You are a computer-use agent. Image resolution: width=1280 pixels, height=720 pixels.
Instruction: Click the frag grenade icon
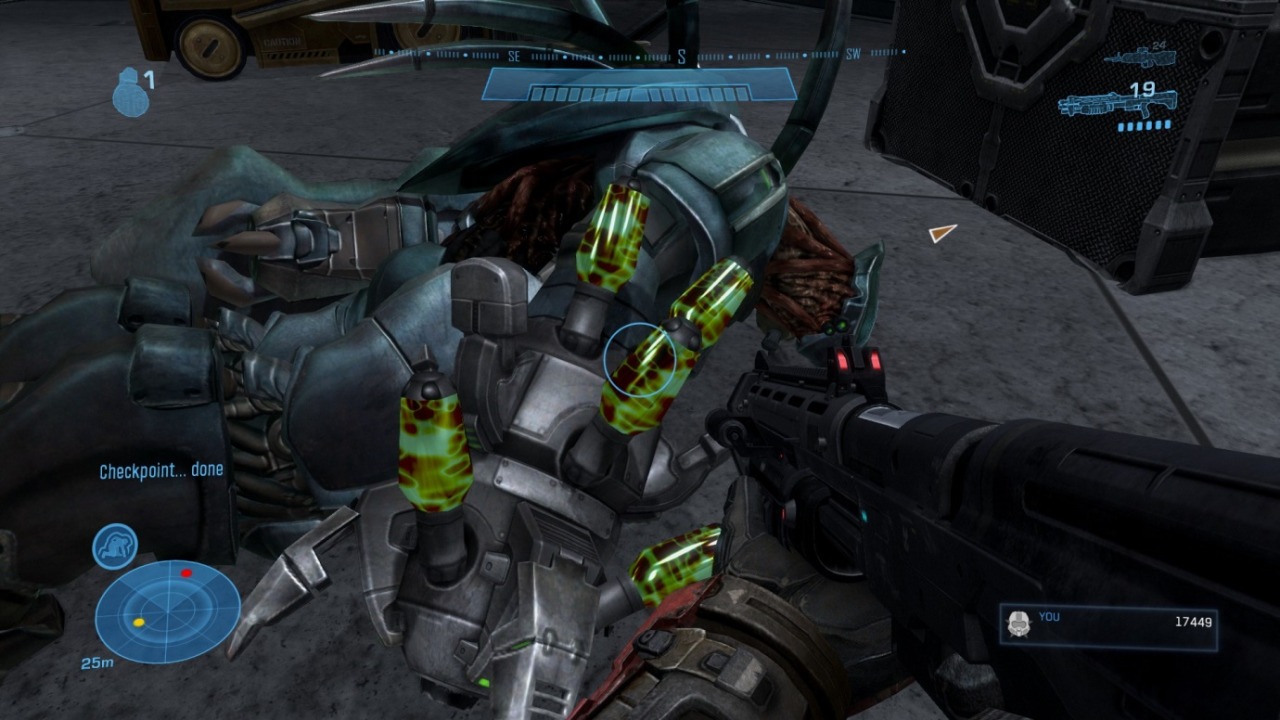coord(130,94)
